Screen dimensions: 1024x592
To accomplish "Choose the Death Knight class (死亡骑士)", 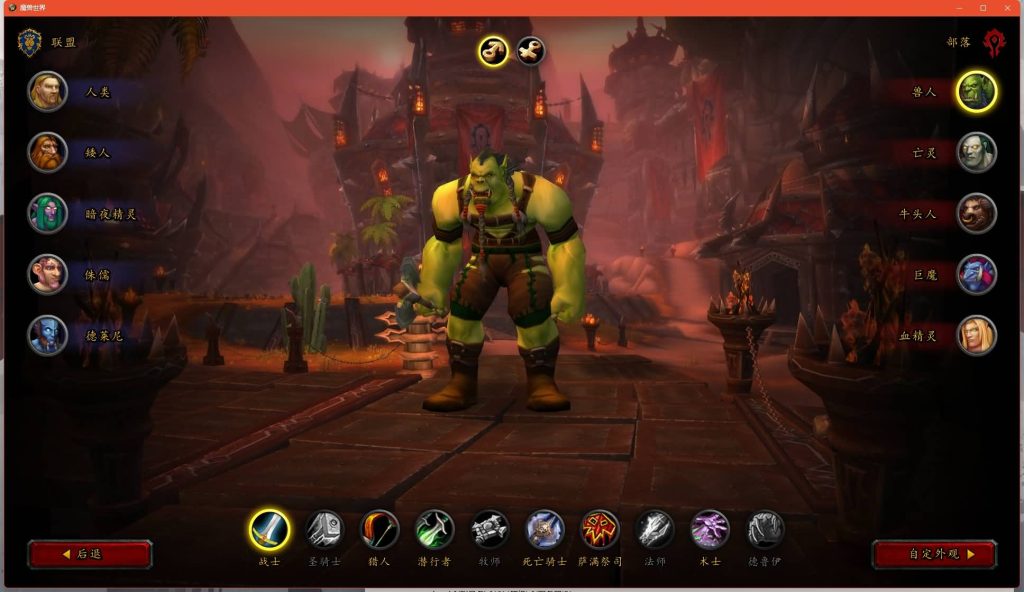I will pos(545,530).
